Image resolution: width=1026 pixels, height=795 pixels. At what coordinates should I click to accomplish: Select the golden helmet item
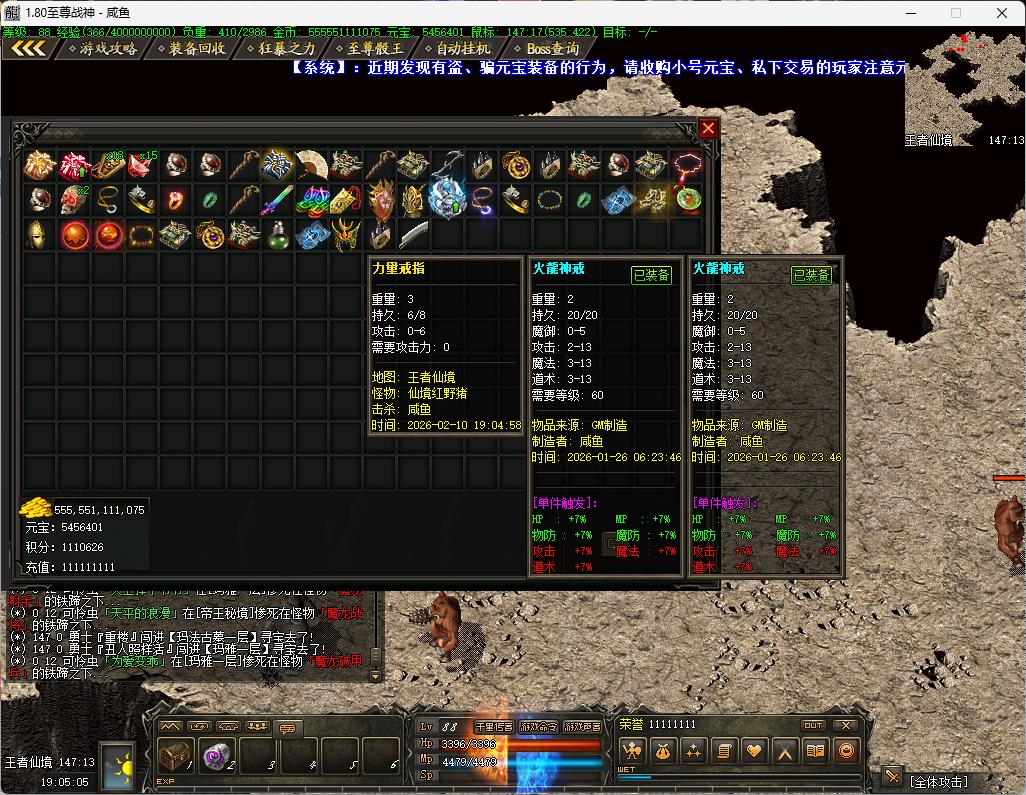(39, 235)
